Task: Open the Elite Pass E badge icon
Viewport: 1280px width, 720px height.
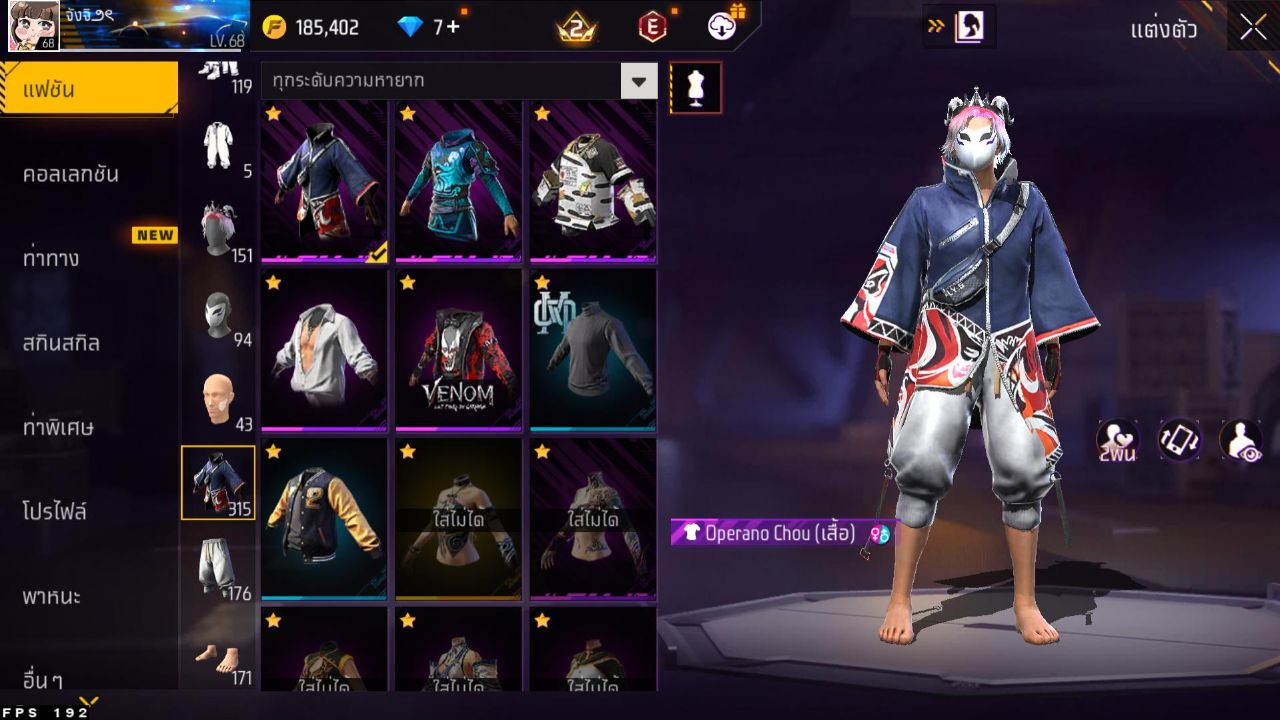Action: click(x=655, y=27)
